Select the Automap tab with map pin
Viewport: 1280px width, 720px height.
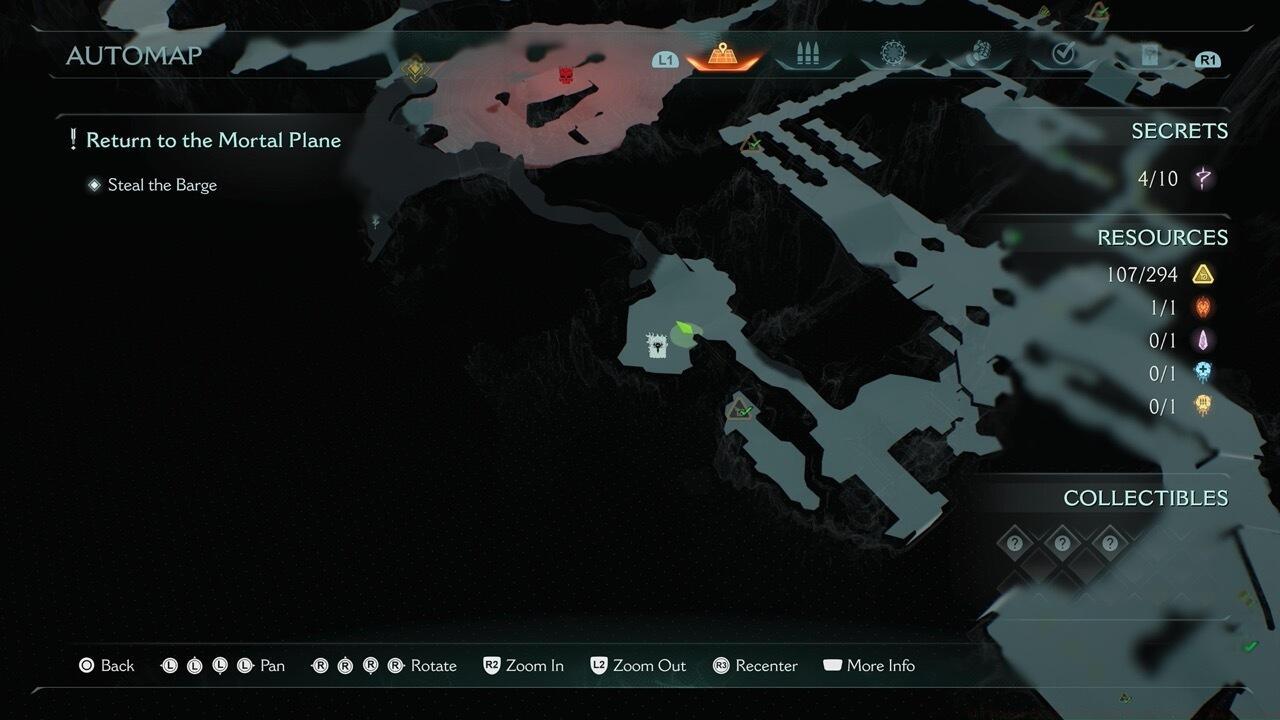723,54
